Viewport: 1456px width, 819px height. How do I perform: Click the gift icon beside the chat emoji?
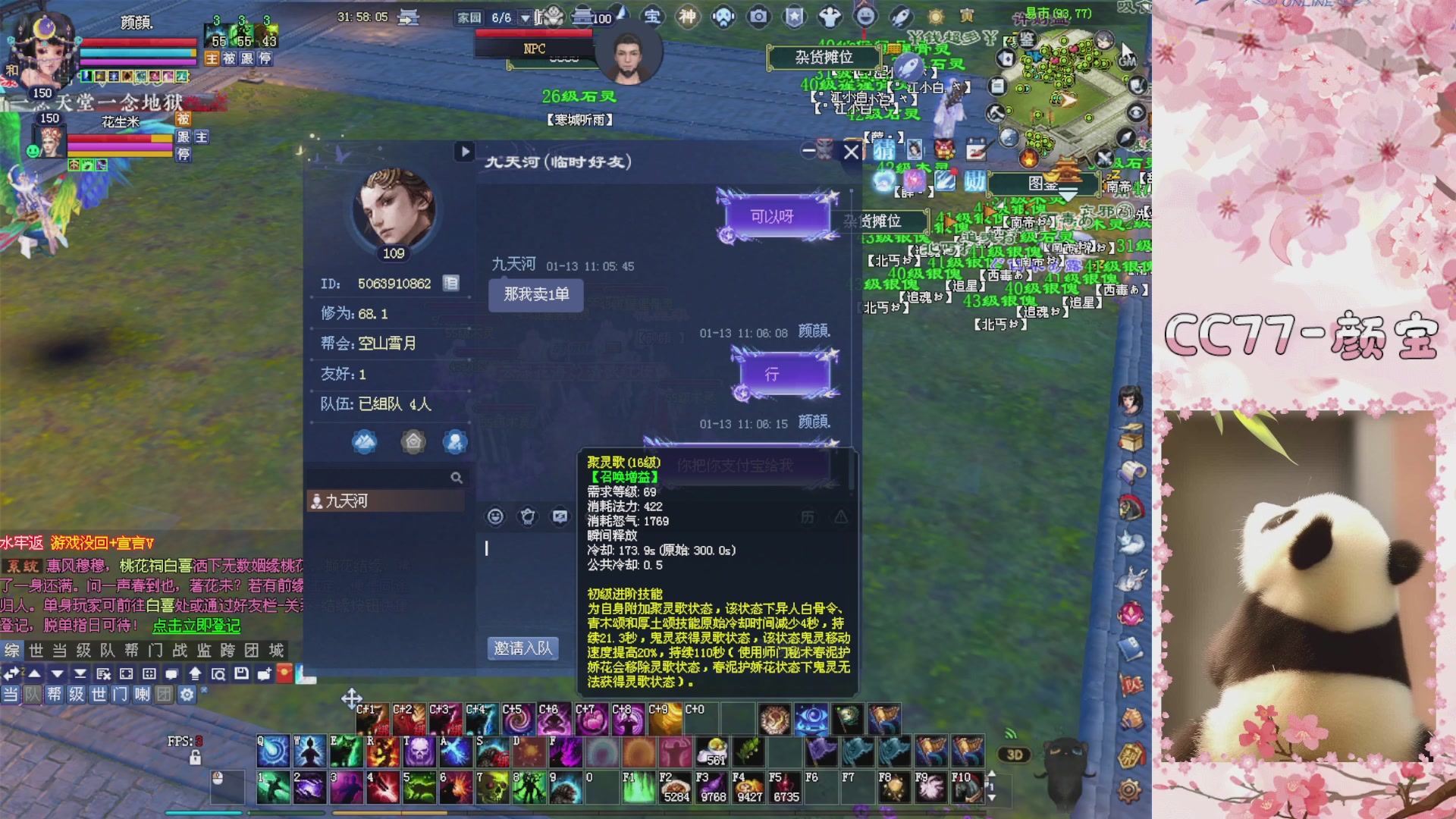(x=529, y=516)
